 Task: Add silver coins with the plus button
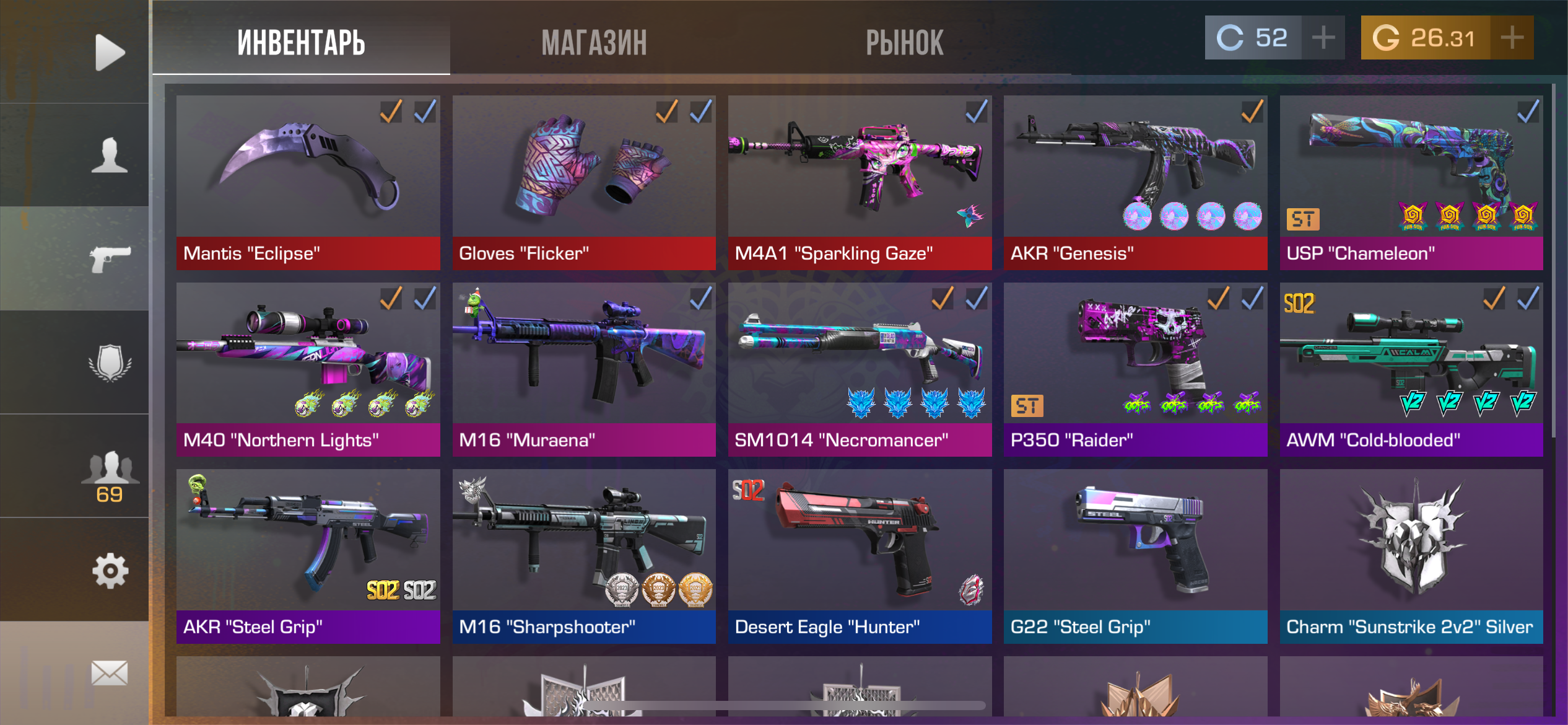pos(1323,38)
